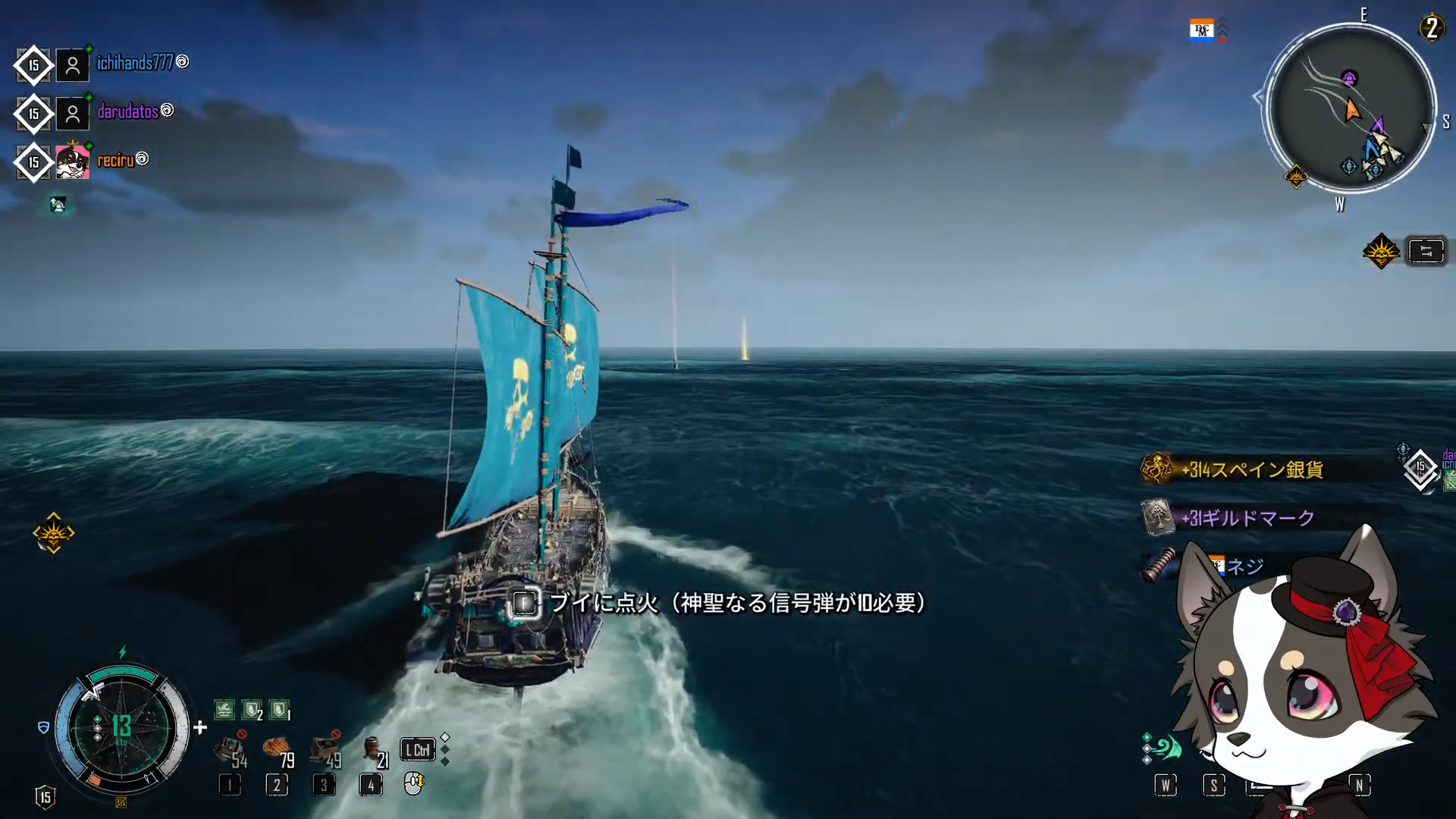1456x819 pixels.
Task: Select party member darudatos
Action: (x=127, y=112)
